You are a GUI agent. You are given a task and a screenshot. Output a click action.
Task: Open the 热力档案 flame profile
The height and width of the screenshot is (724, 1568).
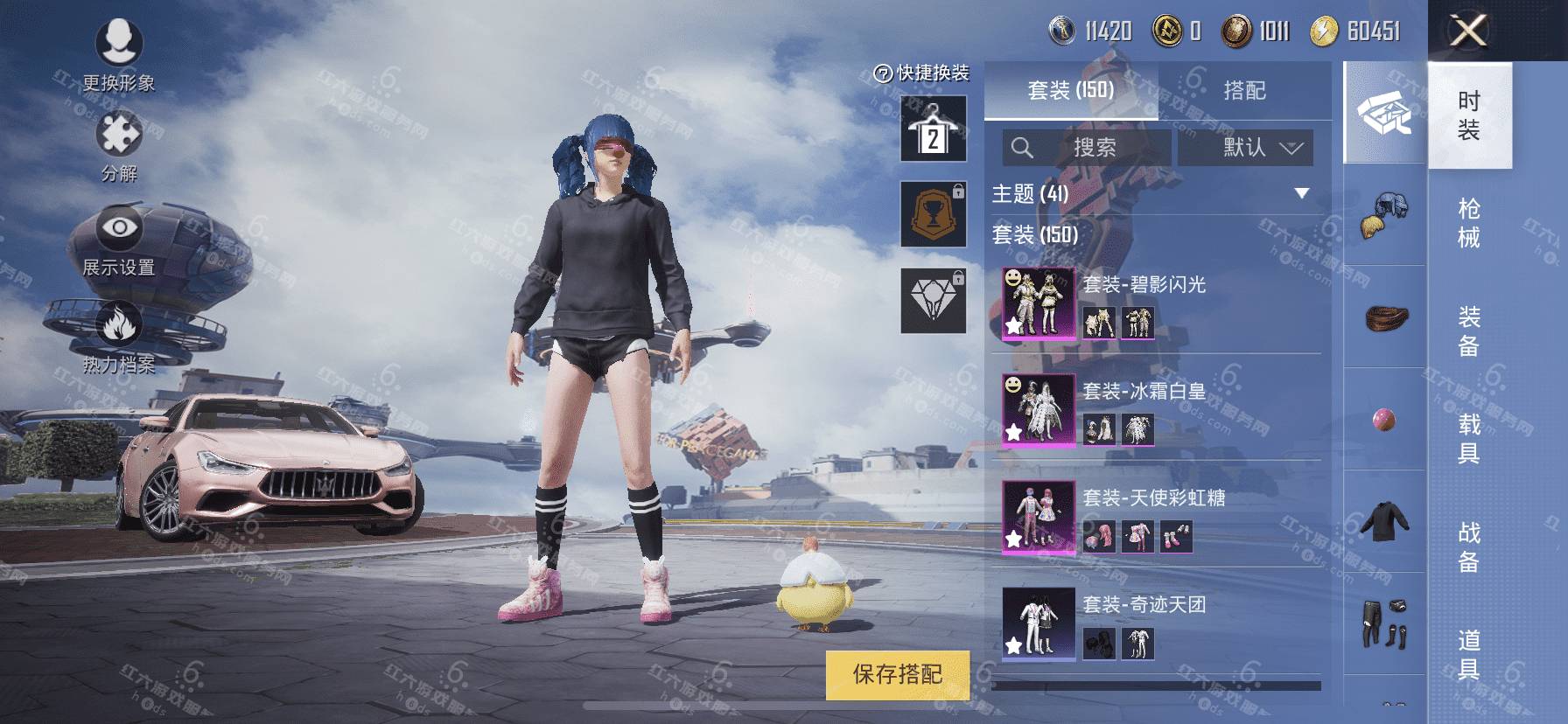[x=118, y=337]
